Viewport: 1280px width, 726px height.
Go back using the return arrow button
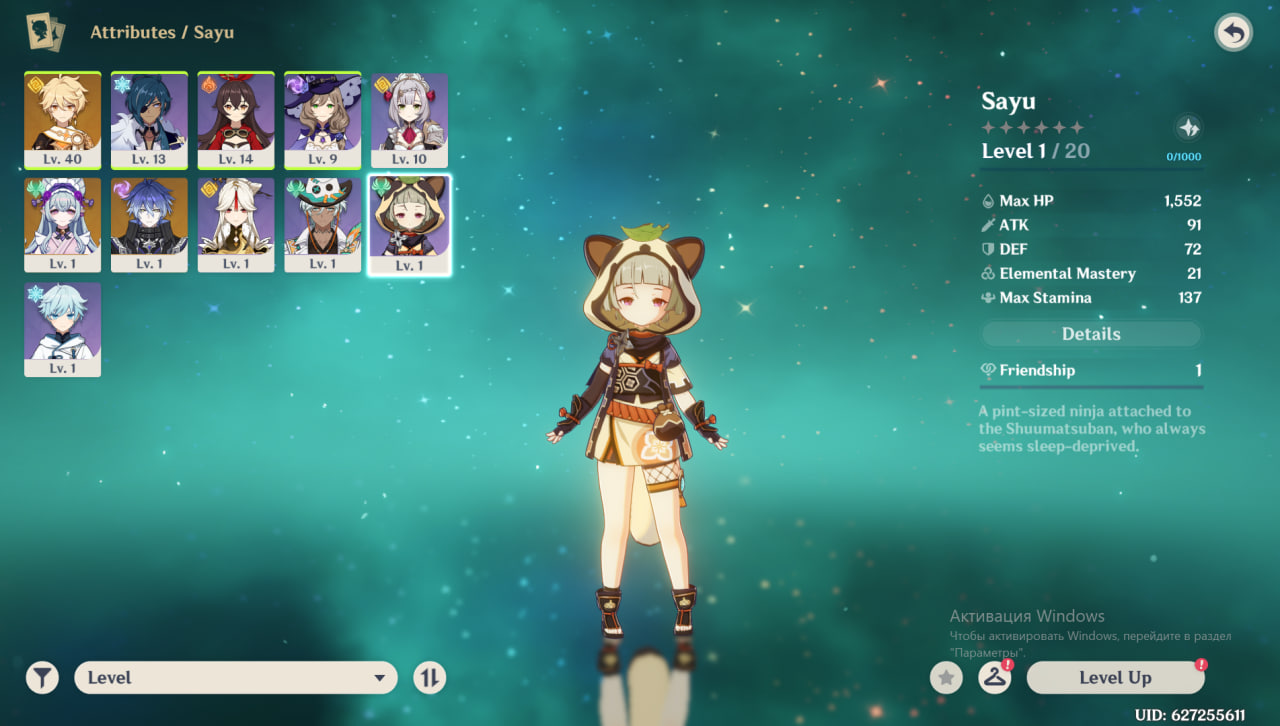pos(1233,33)
